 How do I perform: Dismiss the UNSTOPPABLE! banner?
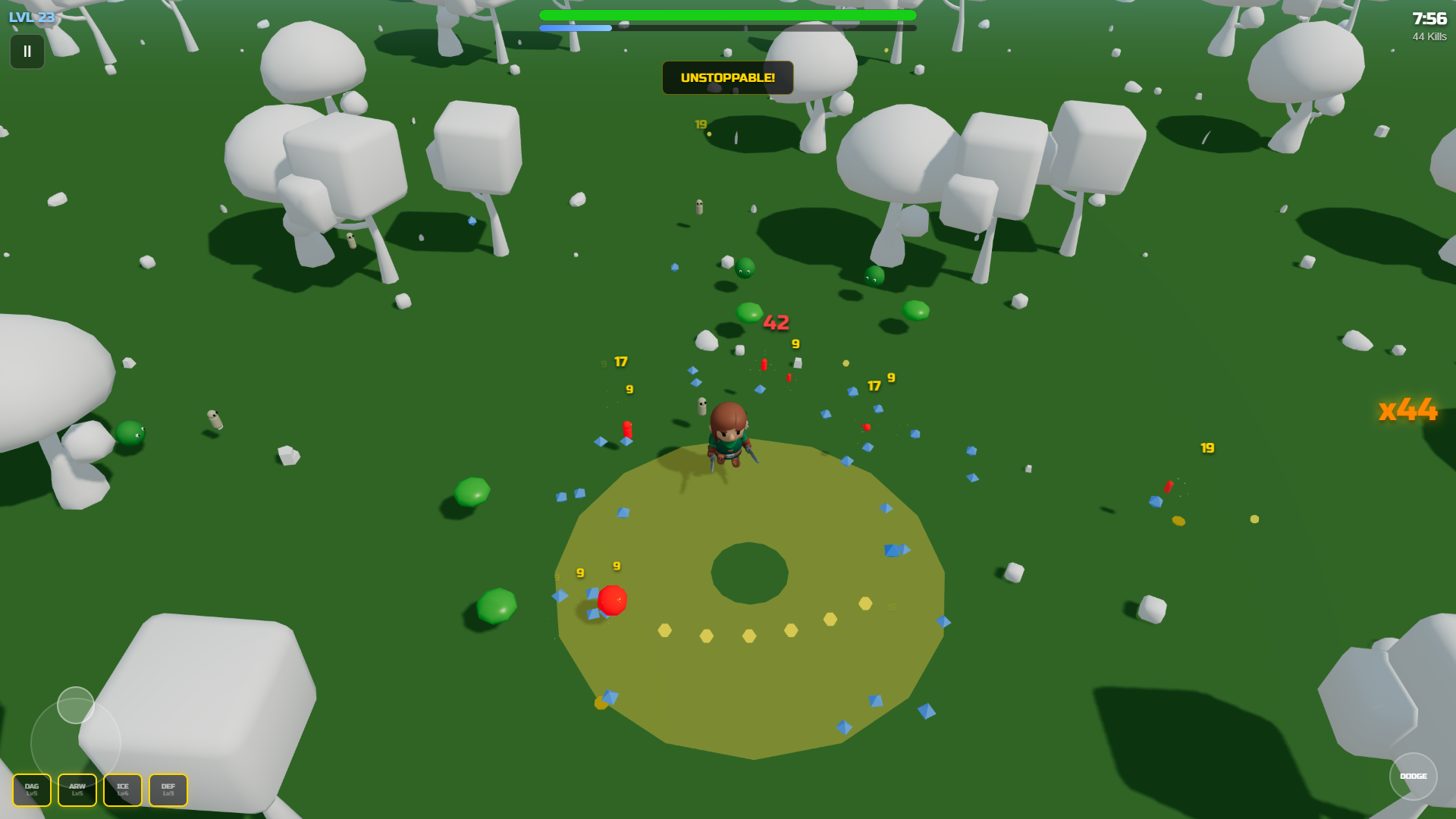coord(727,77)
